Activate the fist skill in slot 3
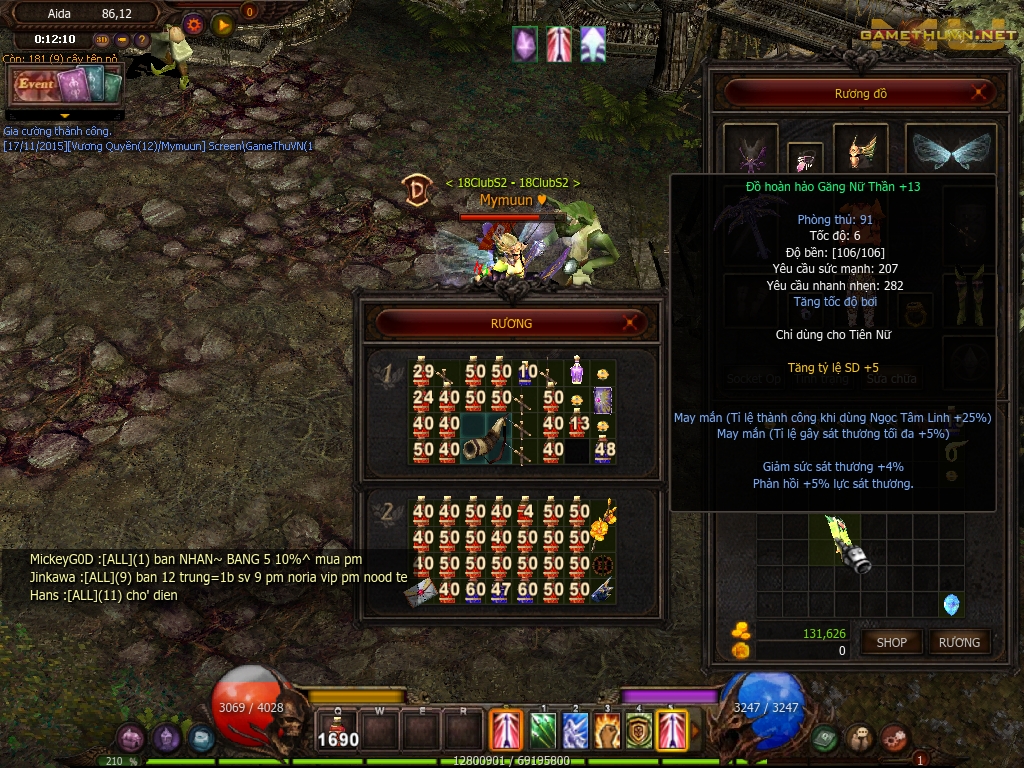1024x768 pixels. pos(607,729)
